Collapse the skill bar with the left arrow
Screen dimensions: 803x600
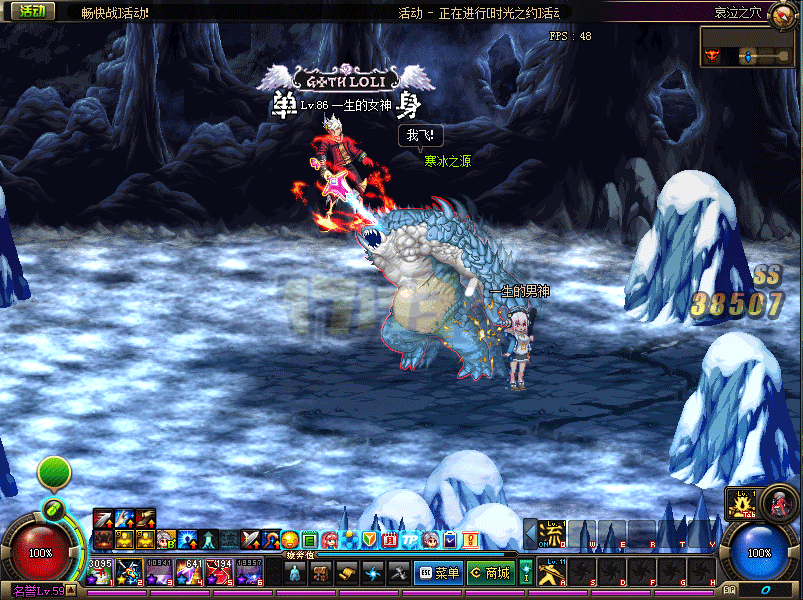coord(531,530)
